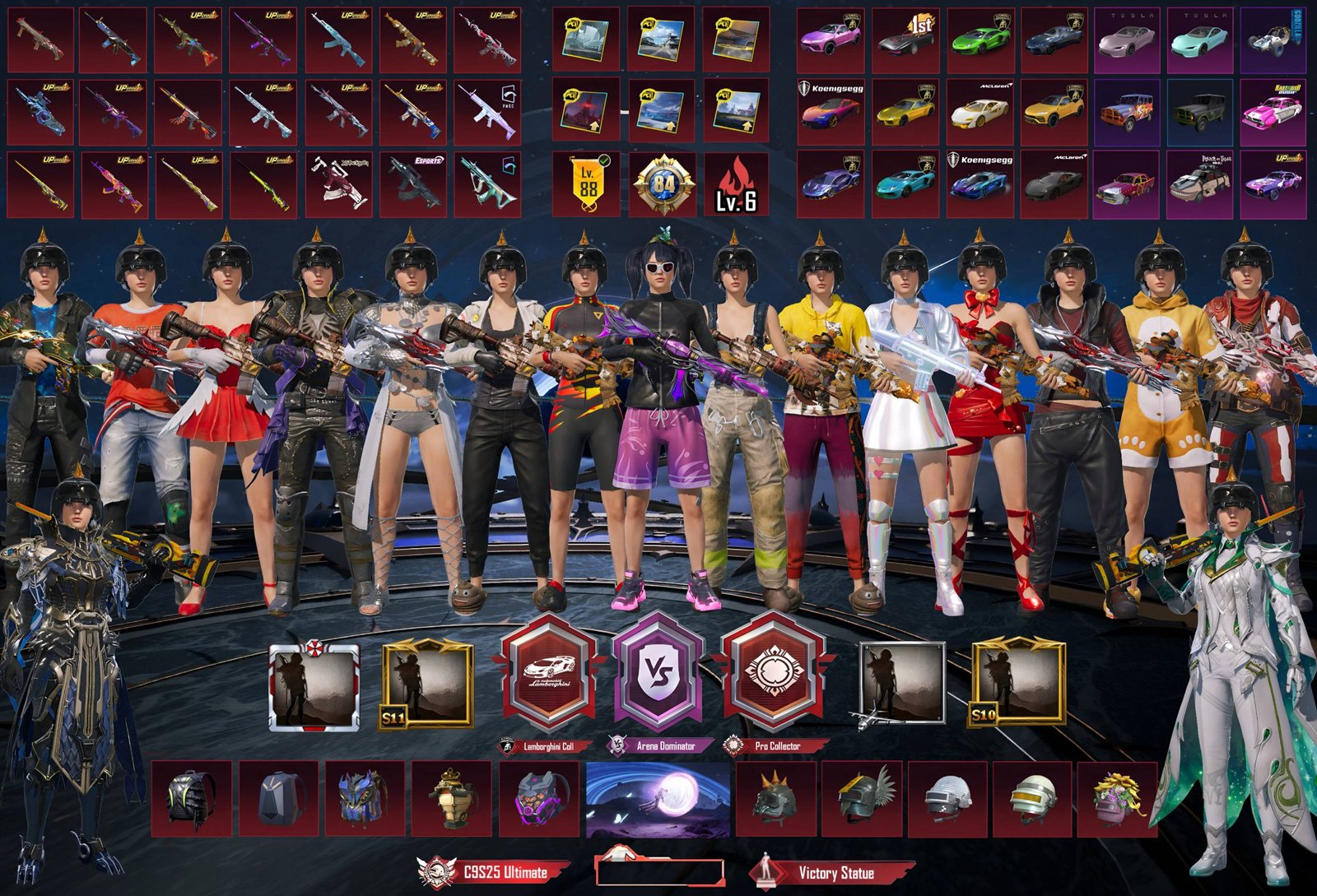Image resolution: width=1317 pixels, height=896 pixels.
Task: Choose the golden lantern backpack slot
Action: (453, 799)
